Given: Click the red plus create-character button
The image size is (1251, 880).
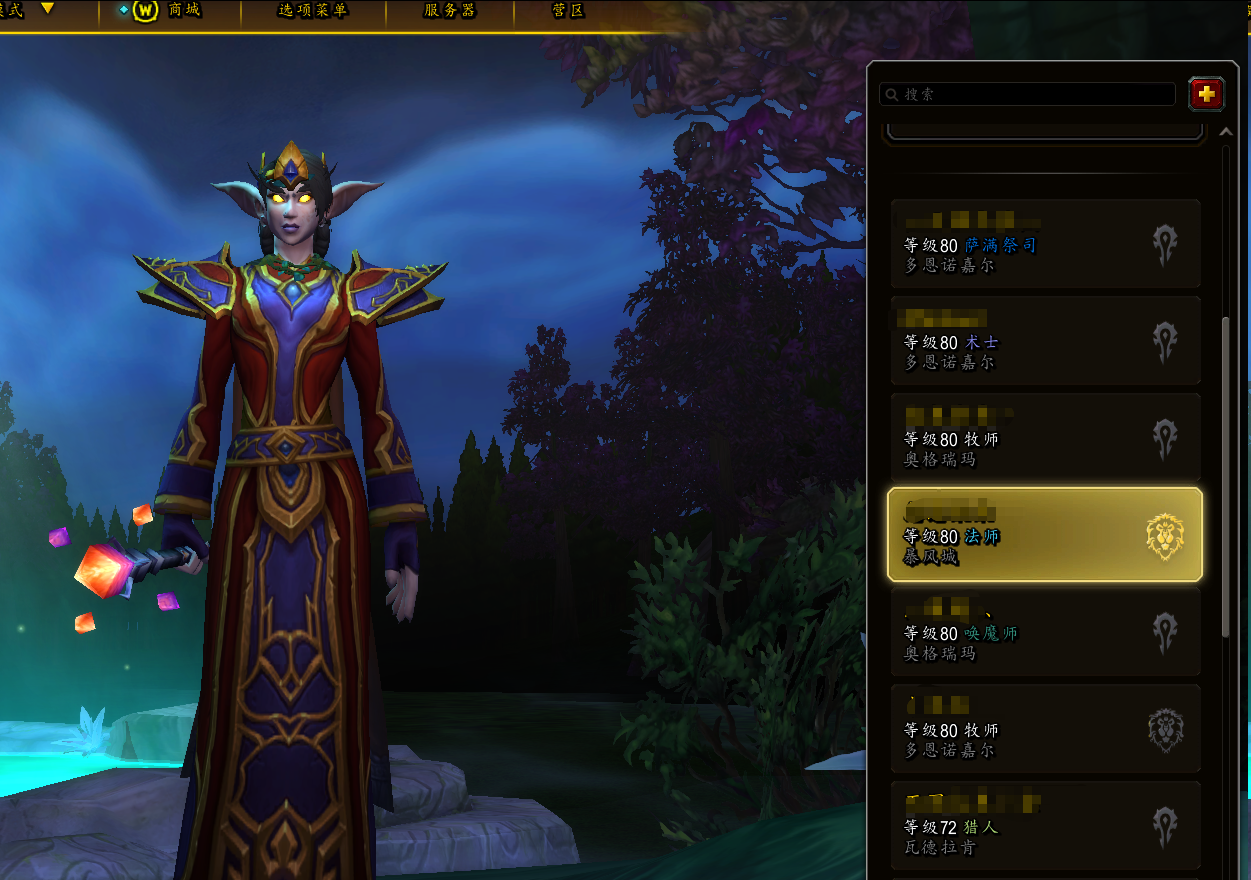Looking at the screenshot, I should 1207,94.
